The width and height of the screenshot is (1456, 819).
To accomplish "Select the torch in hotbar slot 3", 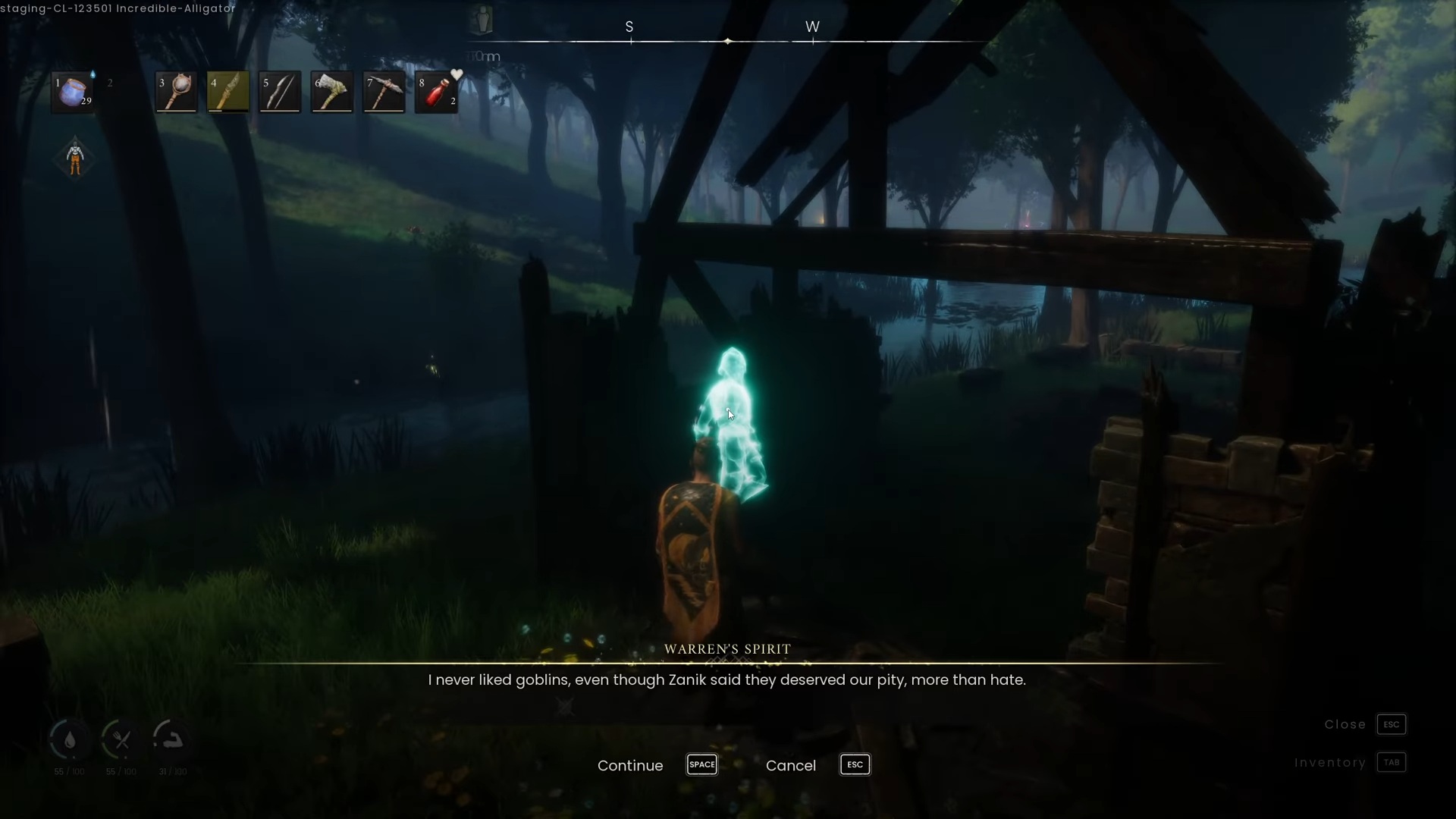I will click(175, 91).
